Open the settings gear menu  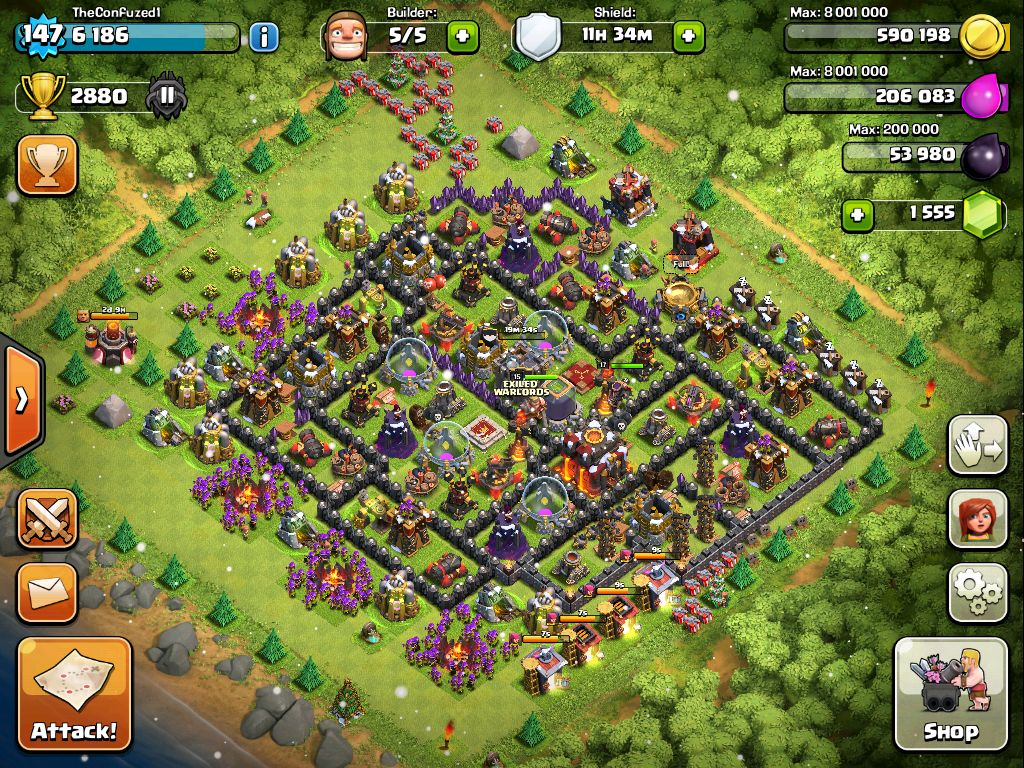tap(977, 594)
